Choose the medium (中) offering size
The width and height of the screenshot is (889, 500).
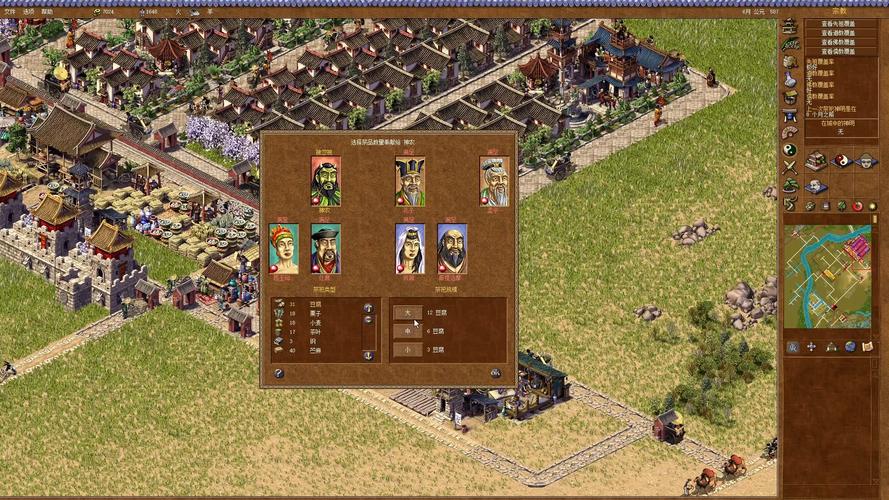[407, 331]
